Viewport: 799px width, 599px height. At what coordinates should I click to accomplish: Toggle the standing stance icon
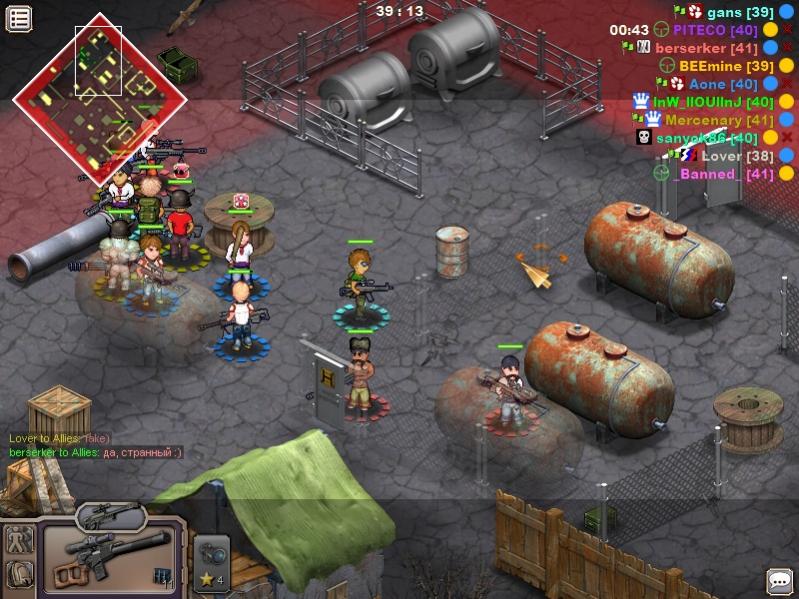(x=19, y=539)
